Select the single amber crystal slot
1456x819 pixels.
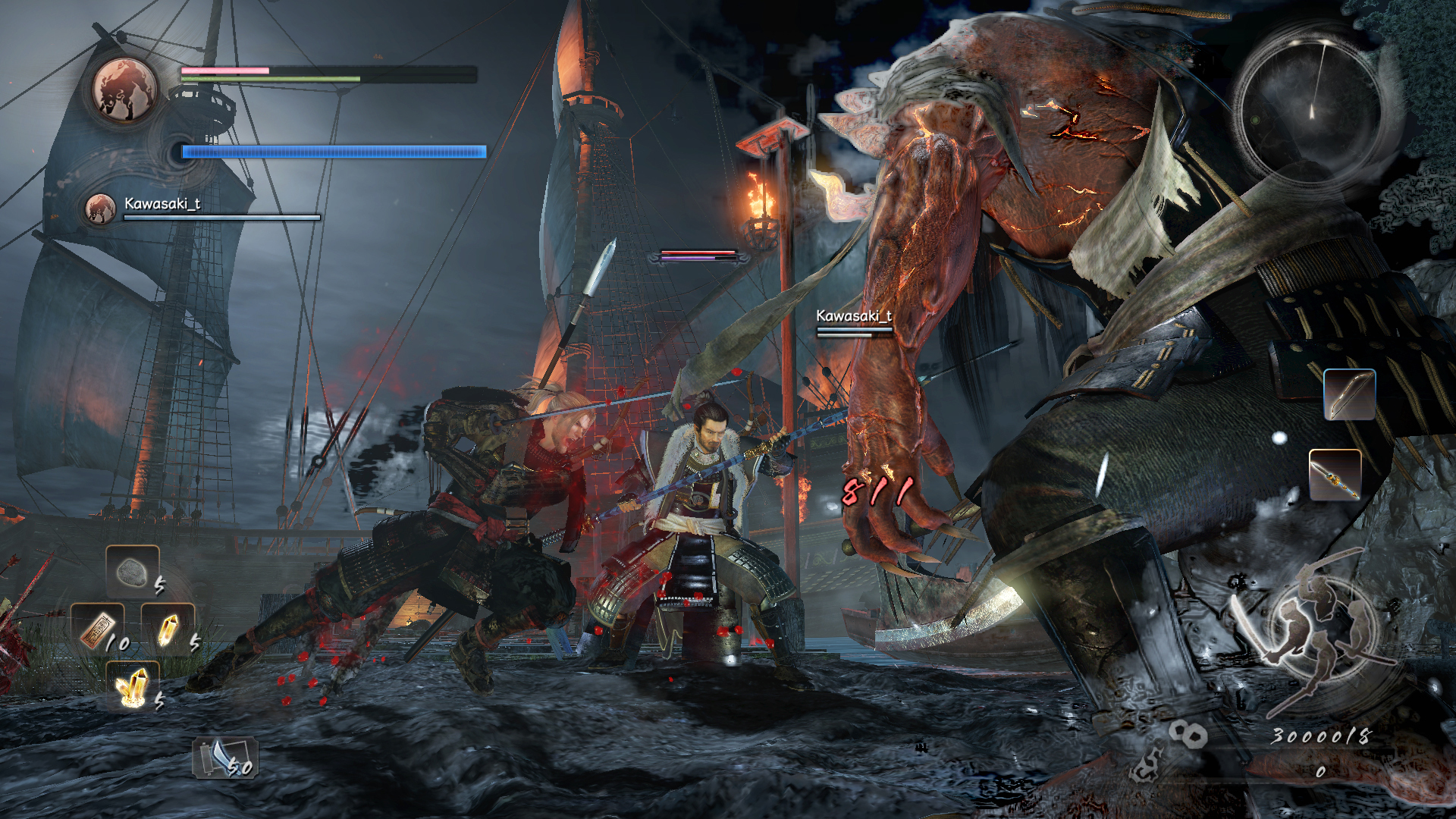pyautogui.click(x=168, y=629)
